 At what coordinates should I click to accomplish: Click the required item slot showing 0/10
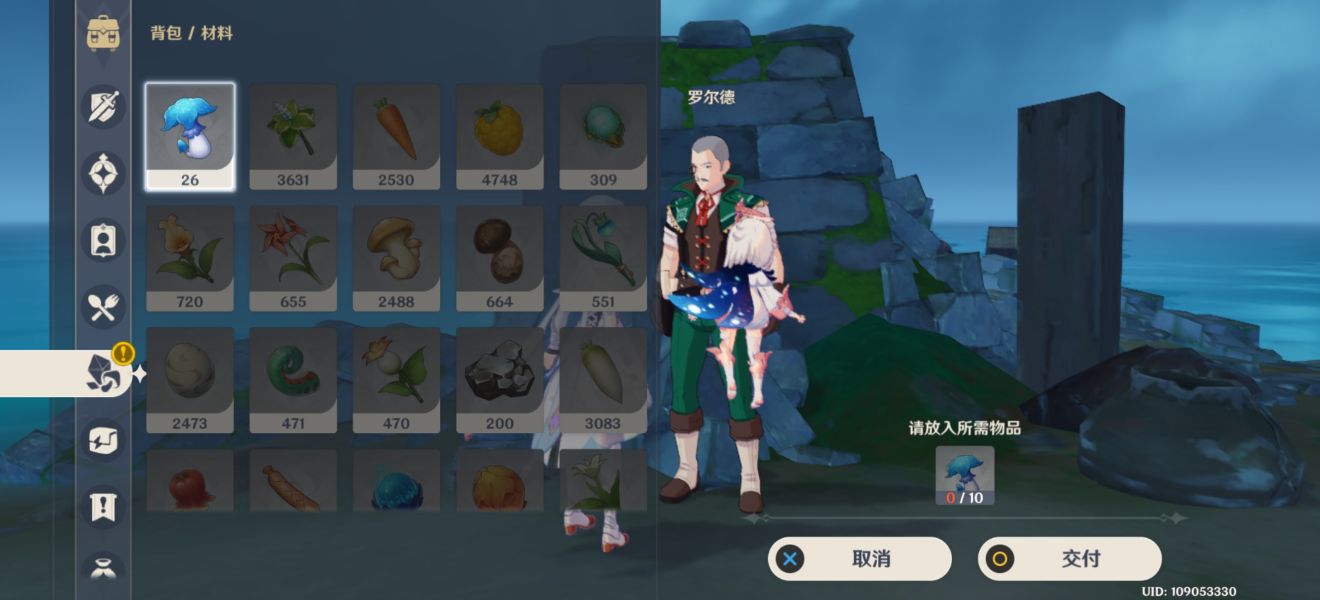(965, 475)
